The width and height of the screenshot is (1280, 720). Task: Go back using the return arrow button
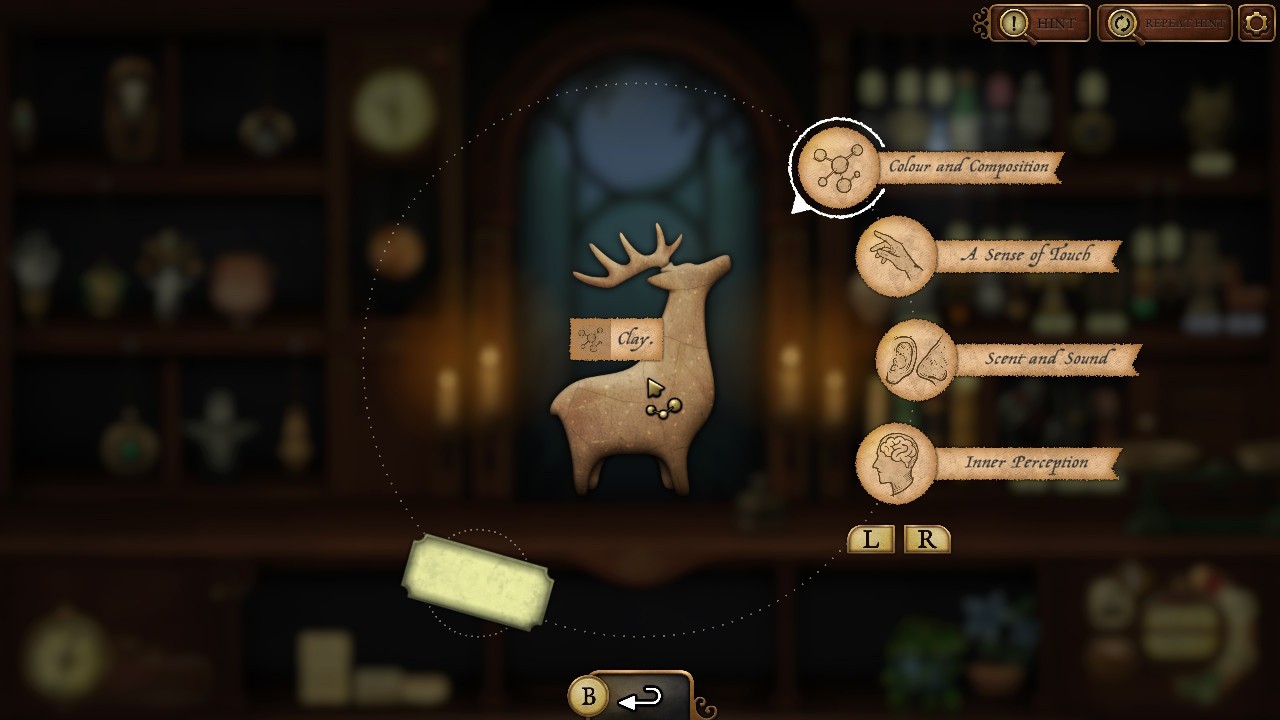[x=640, y=698]
